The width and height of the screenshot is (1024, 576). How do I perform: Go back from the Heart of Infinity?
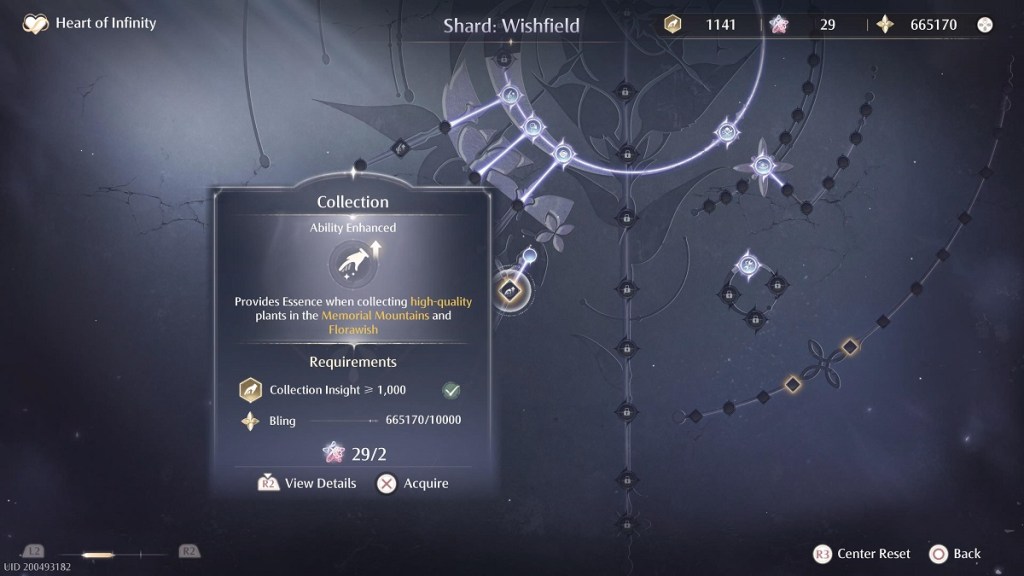pyautogui.click(x=955, y=554)
